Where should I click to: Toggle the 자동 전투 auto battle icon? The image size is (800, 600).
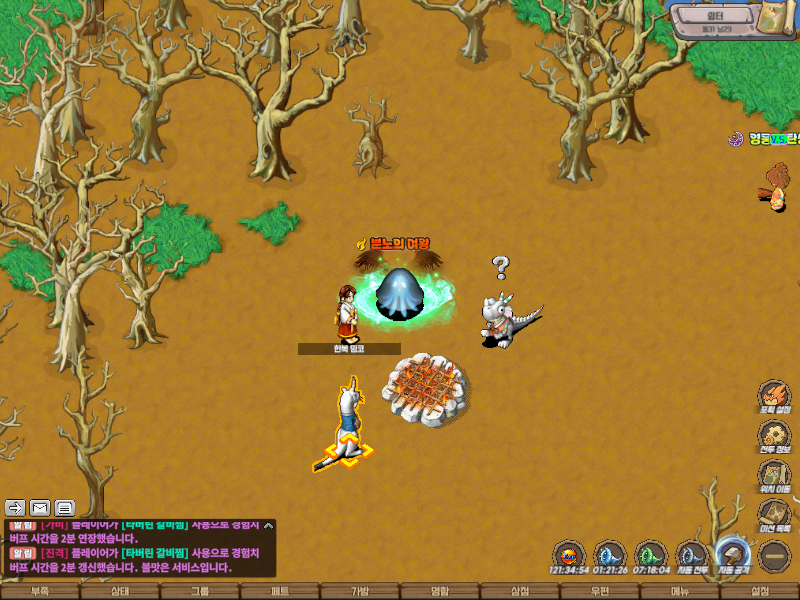[691, 554]
